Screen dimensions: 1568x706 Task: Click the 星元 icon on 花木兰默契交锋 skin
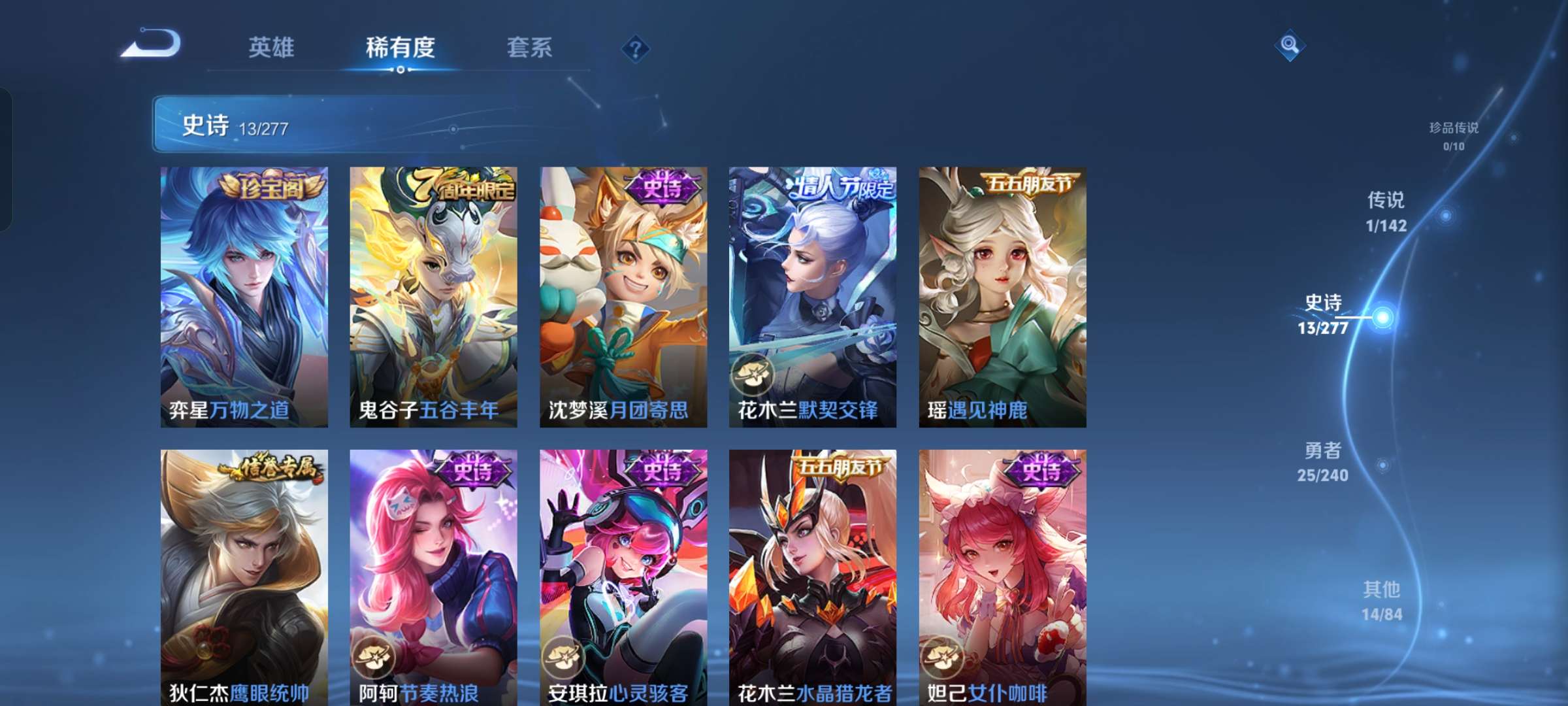(754, 374)
